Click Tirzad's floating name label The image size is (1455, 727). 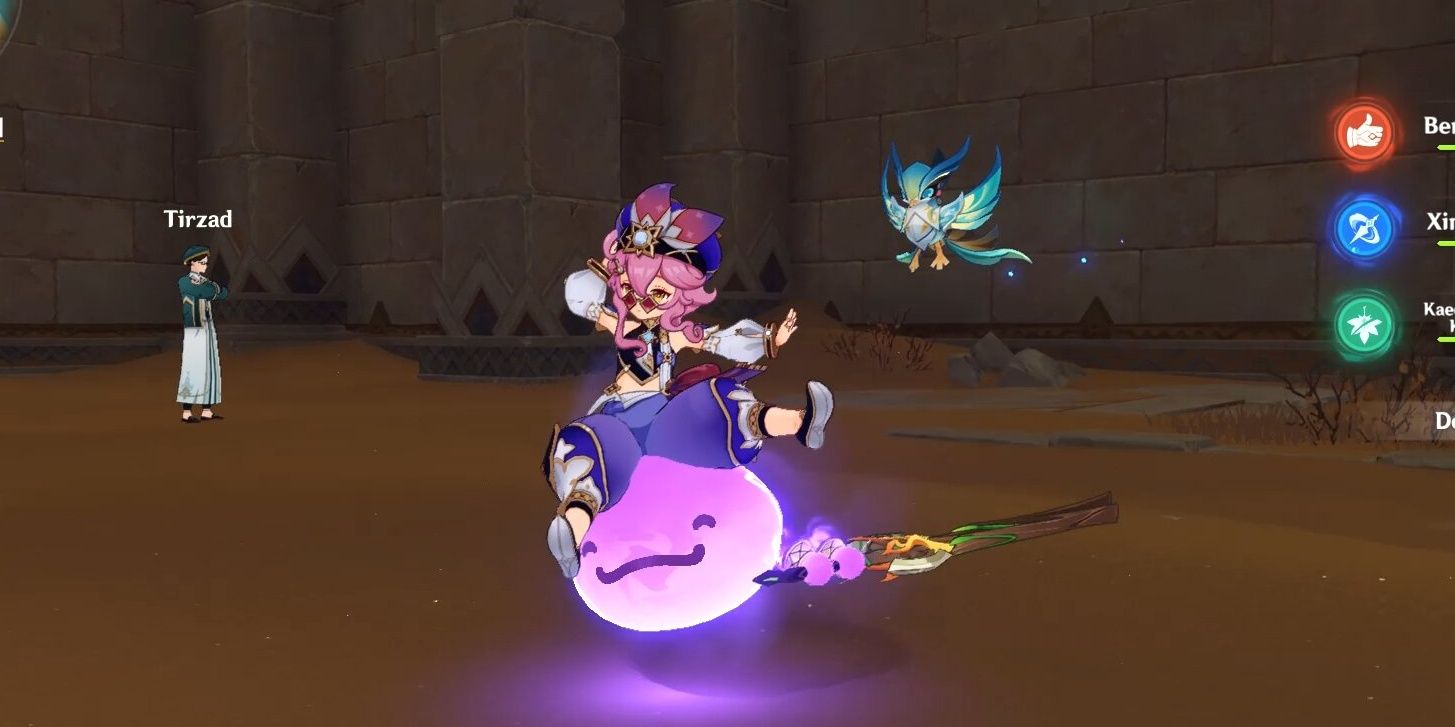click(x=197, y=219)
